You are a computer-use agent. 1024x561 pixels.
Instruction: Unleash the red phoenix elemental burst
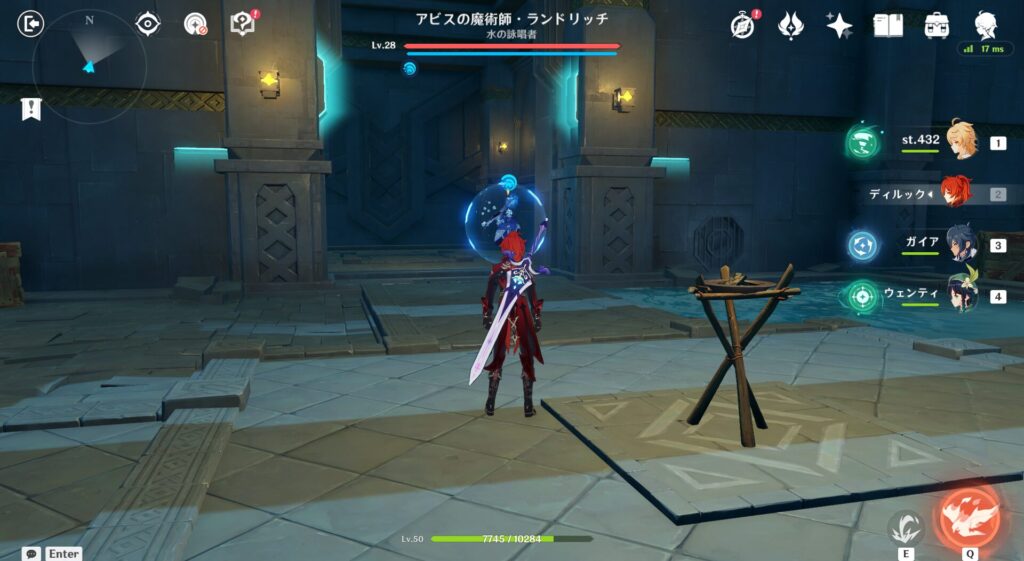[968, 516]
